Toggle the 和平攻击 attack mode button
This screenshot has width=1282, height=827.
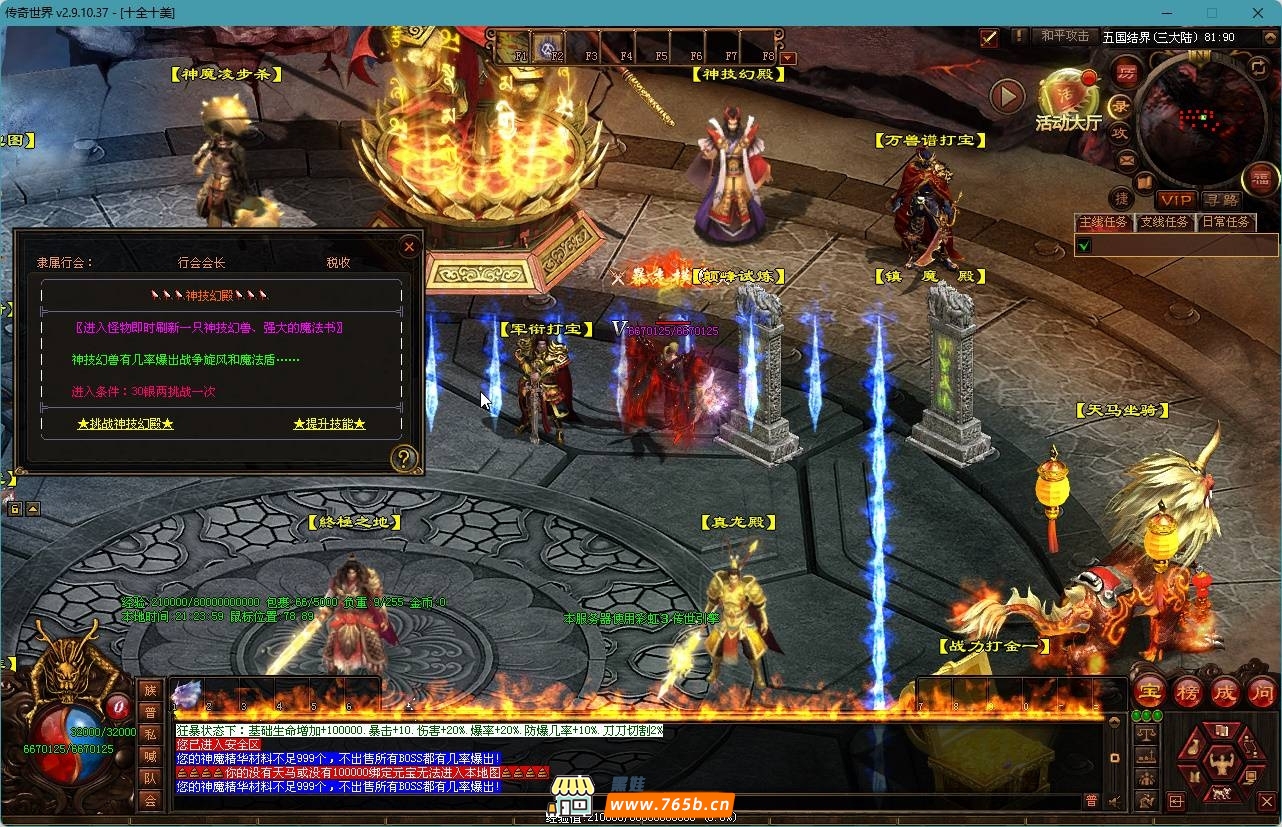[1065, 36]
